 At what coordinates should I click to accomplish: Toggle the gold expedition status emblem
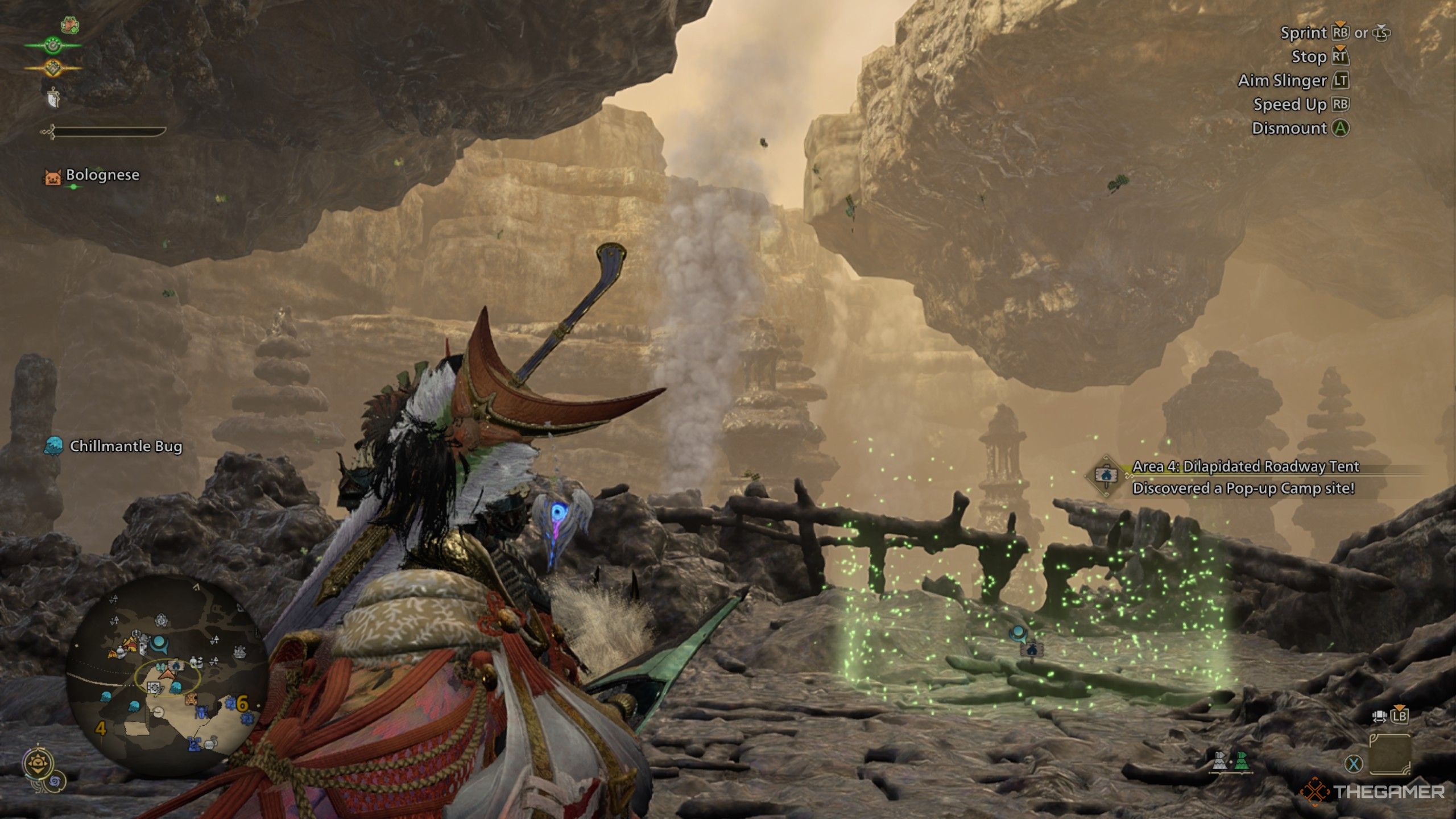coord(52,67)
